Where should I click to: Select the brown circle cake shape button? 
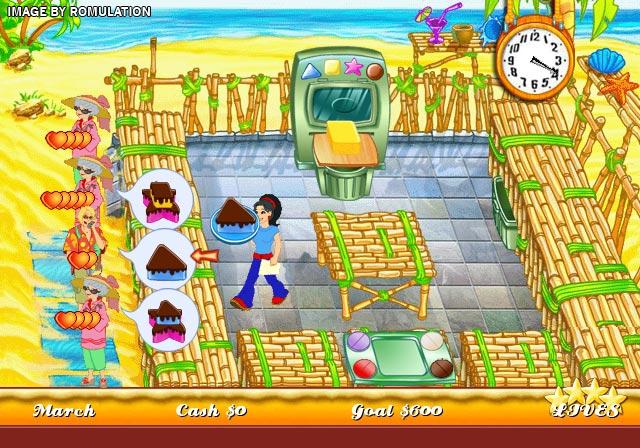(374, 71)
